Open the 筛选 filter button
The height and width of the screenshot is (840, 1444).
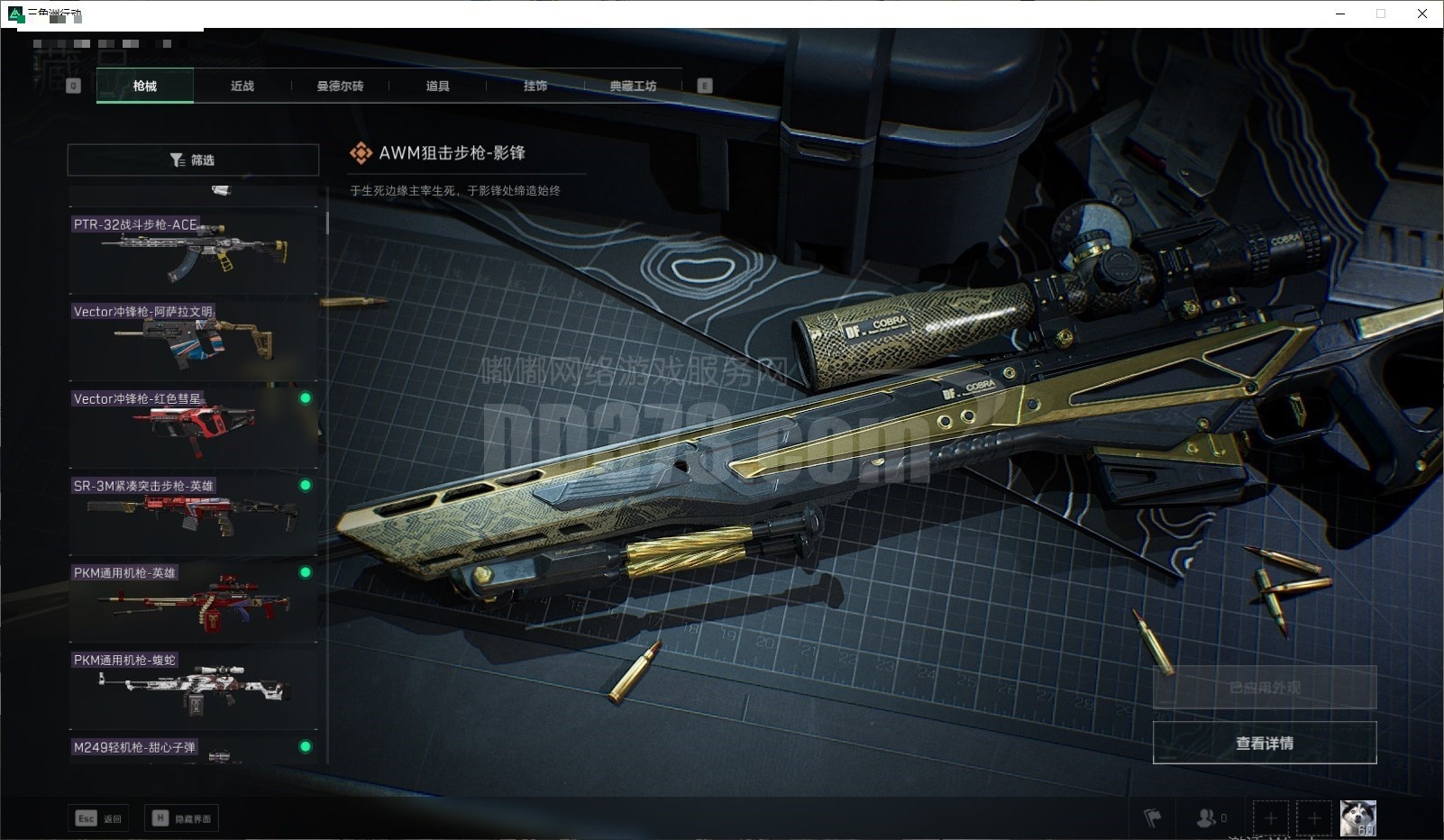click(193, 160)
